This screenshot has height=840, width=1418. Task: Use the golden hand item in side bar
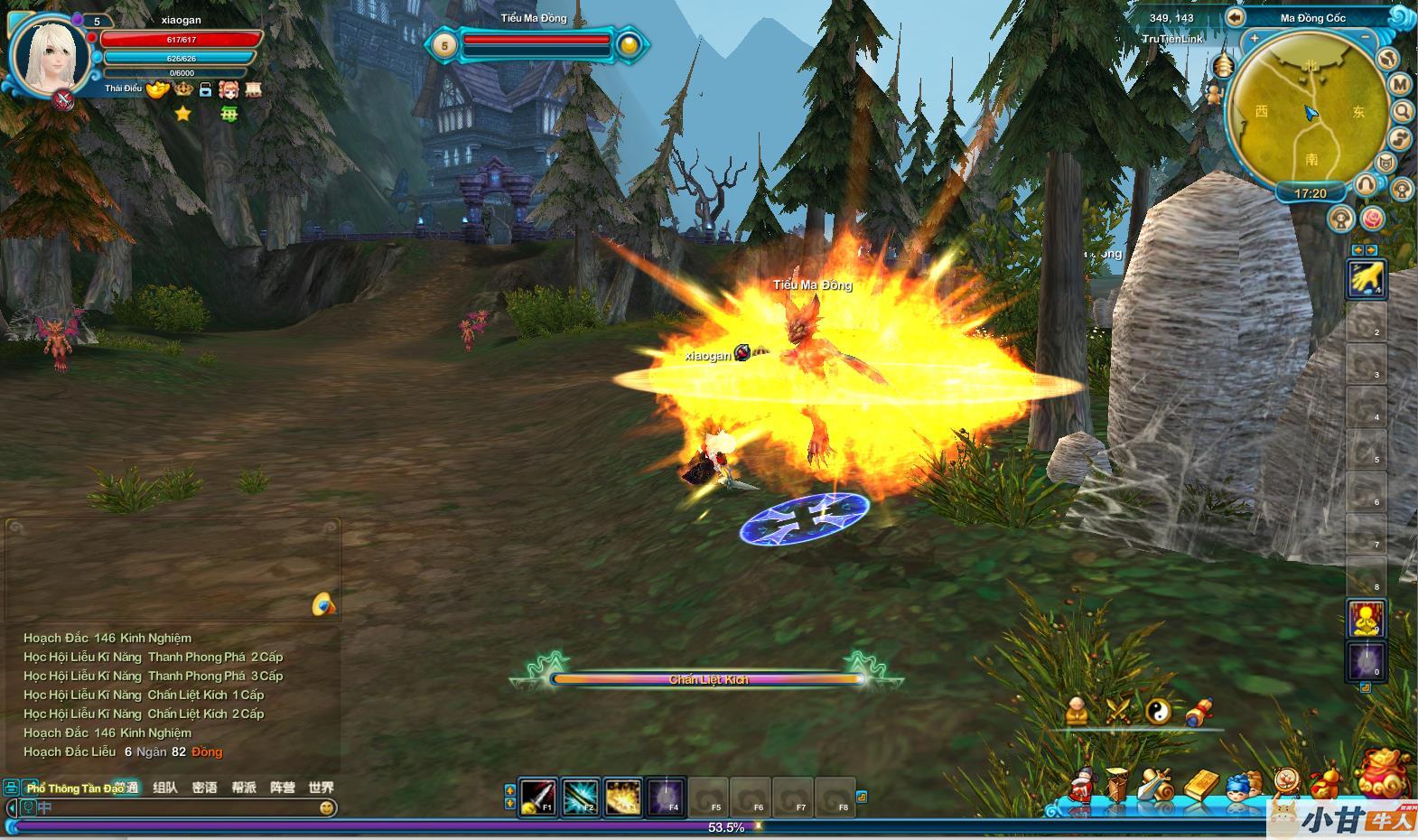pos(1367,278)
